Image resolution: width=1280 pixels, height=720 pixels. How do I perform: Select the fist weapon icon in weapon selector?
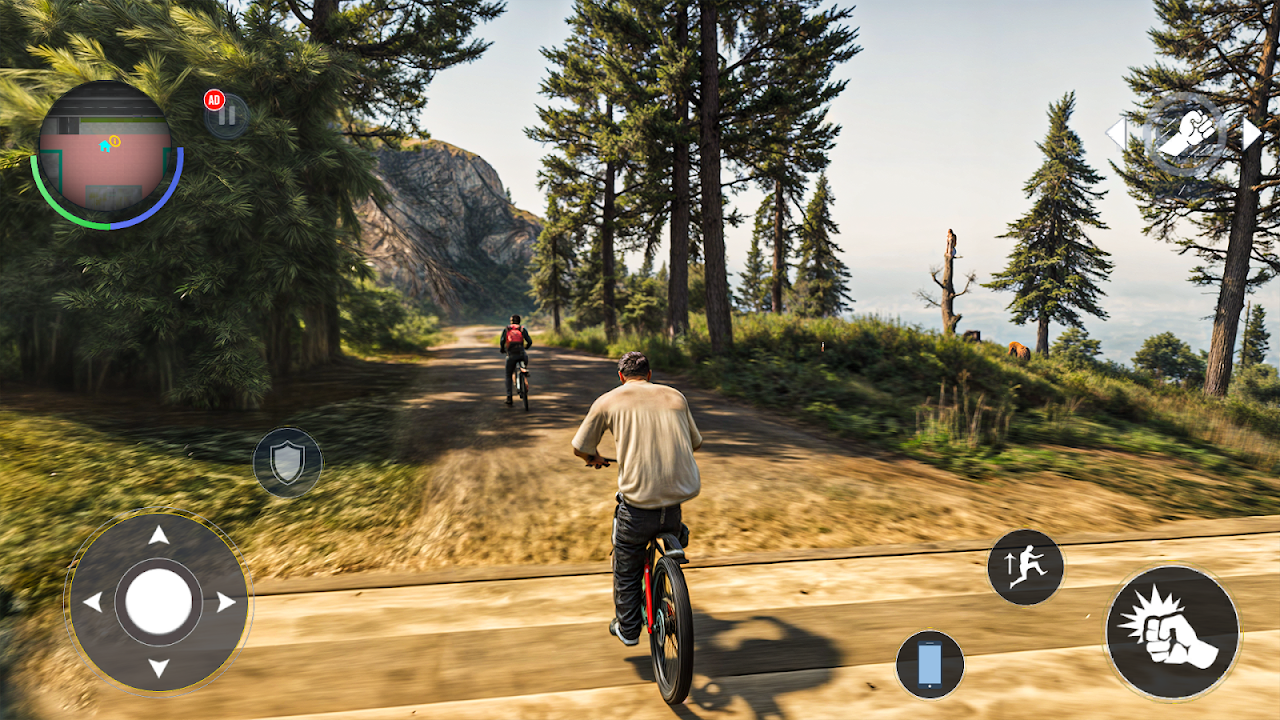1185,134
